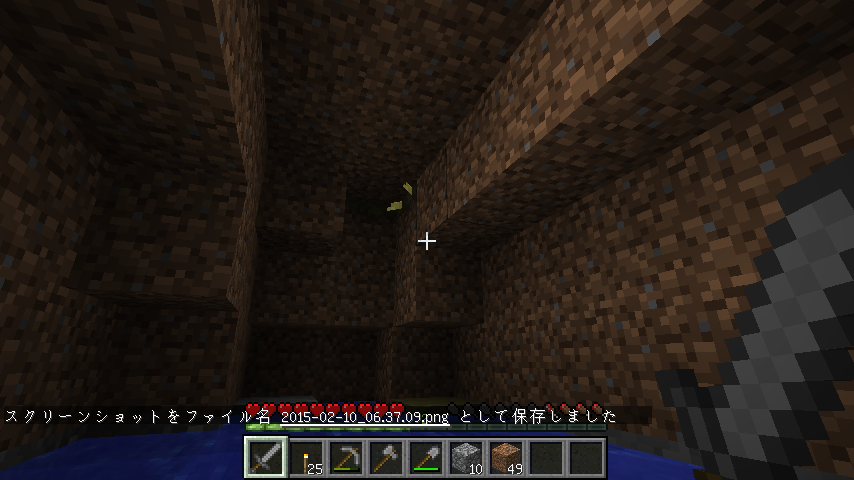Image resolution: width=854 pixels, height=480 pixels.
Task: Select the torch stack slot
Action: [306, 458]
